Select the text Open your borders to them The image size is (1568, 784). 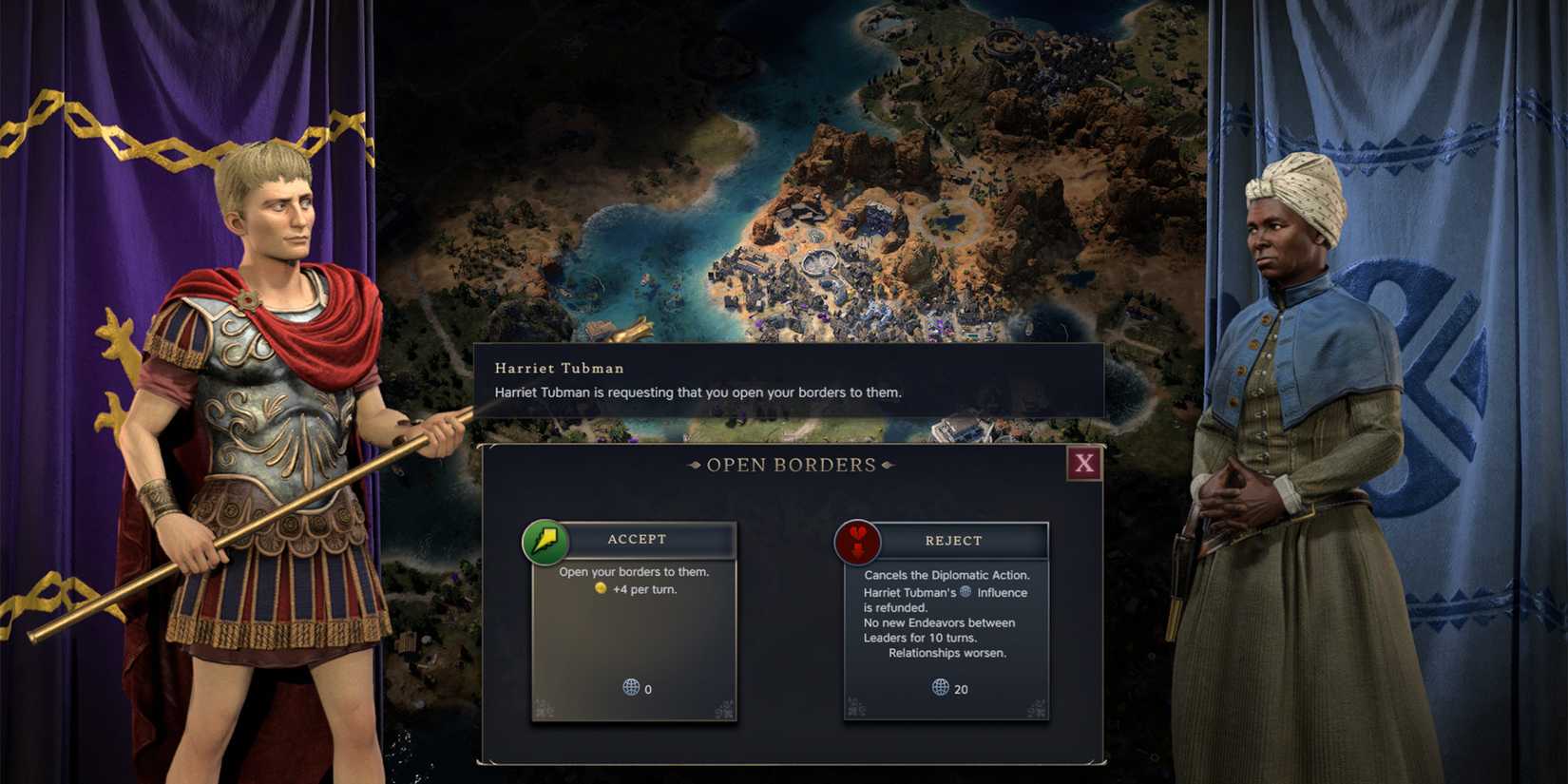click(x=635, y=571)
